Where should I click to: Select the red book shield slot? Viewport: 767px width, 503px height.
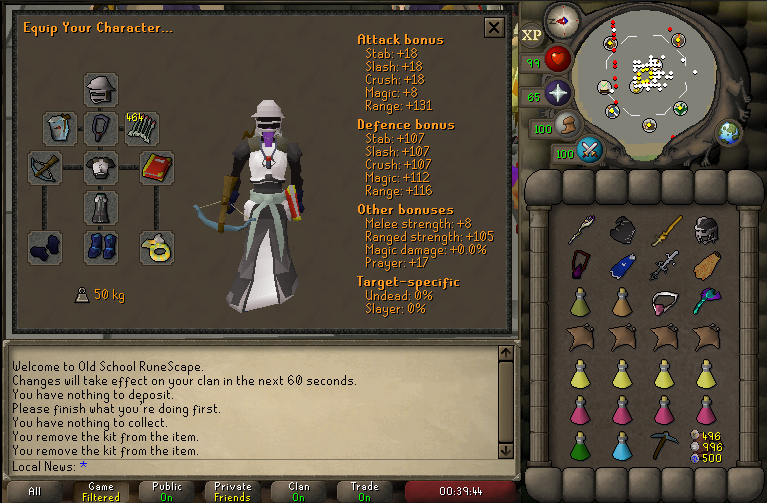(x=157, y=166)
